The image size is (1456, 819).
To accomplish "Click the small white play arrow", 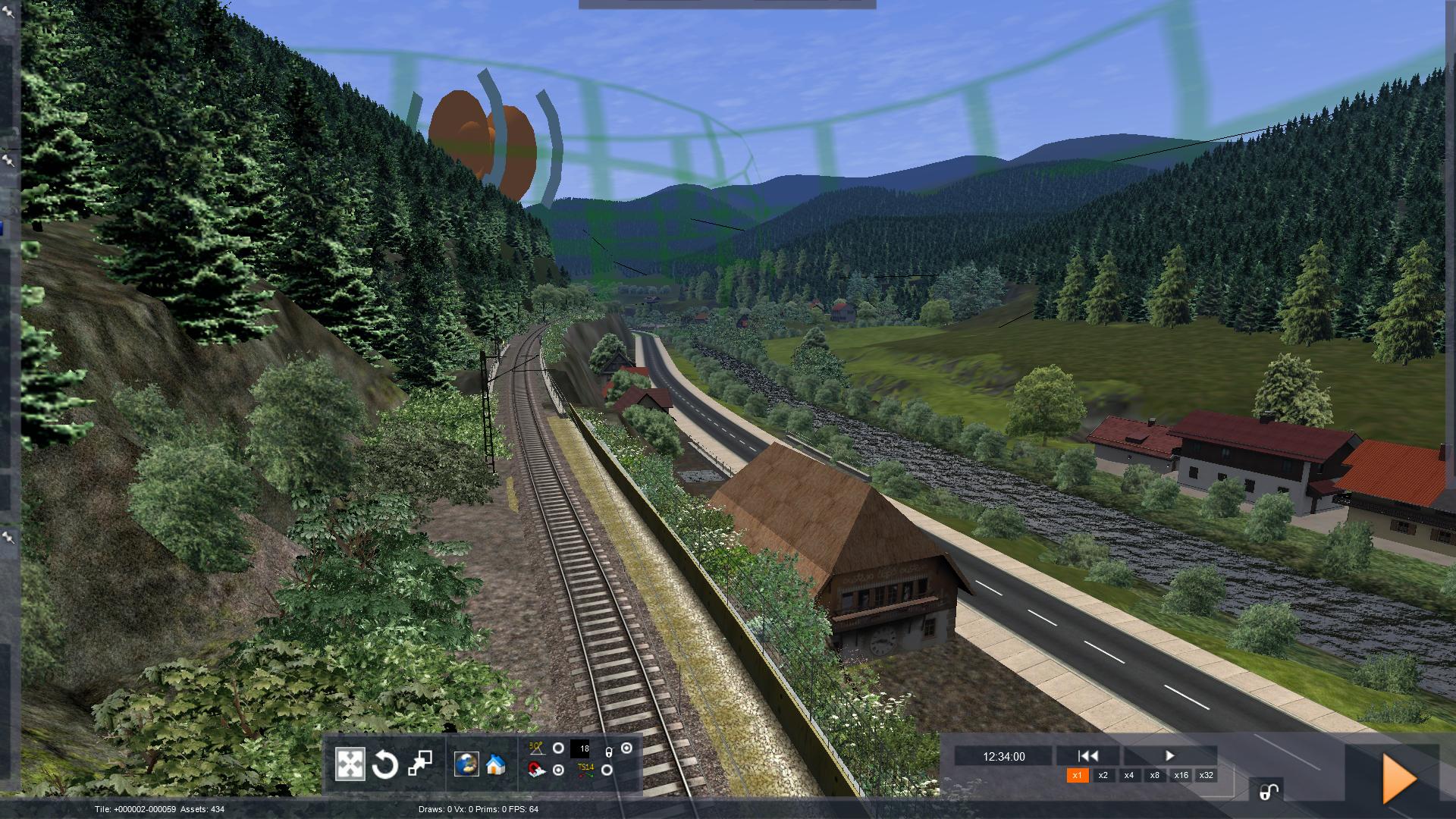I will point(1169,755).
